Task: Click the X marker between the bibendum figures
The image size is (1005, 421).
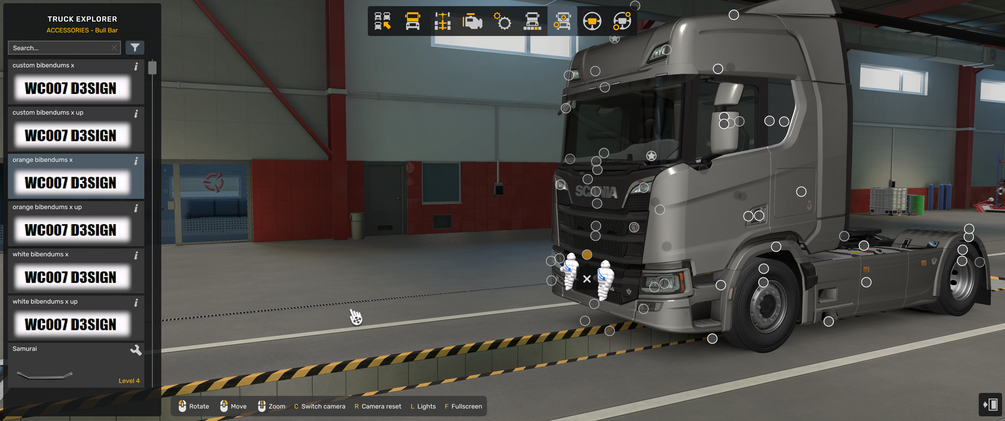Action: pyautogui.click(x=587, y=279)
